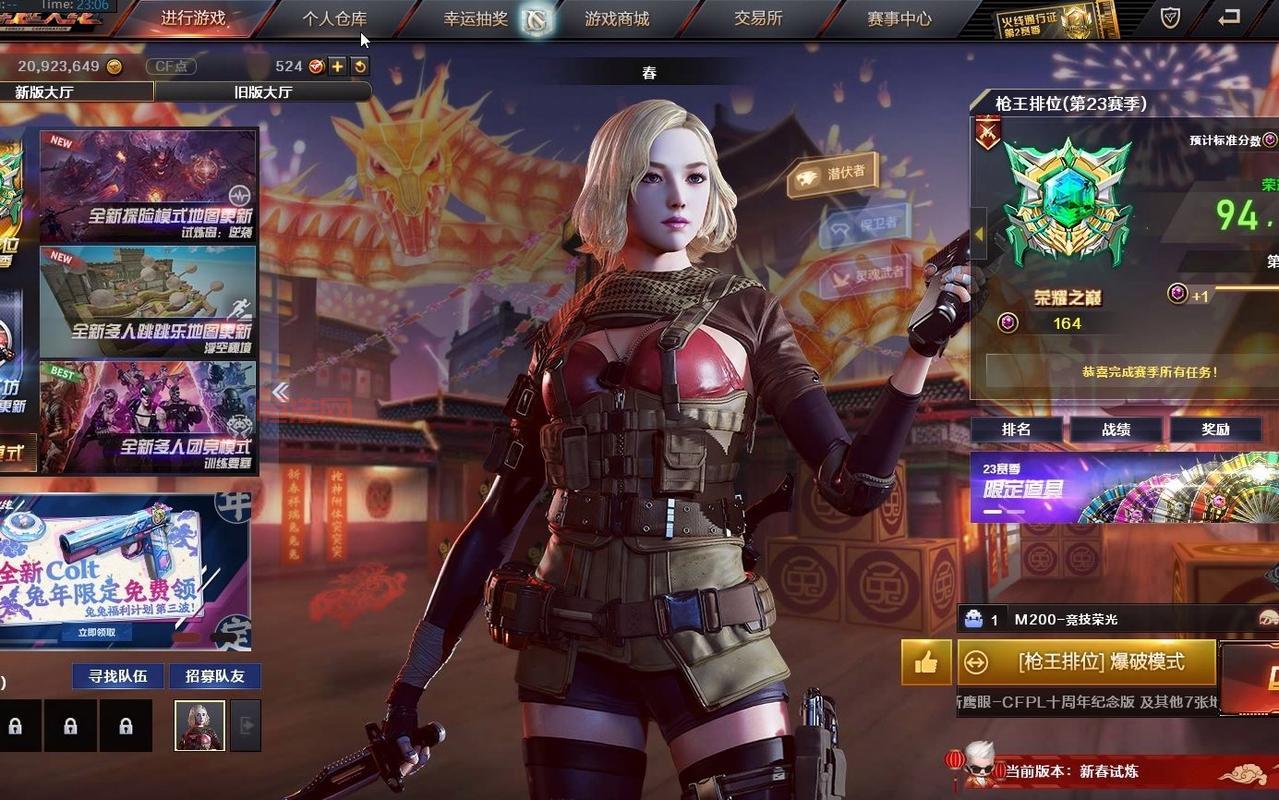Switch to 旧版大厅 lobby tab
The width and height of the screenshot is (1279, 800).
(x=263, y=92)
